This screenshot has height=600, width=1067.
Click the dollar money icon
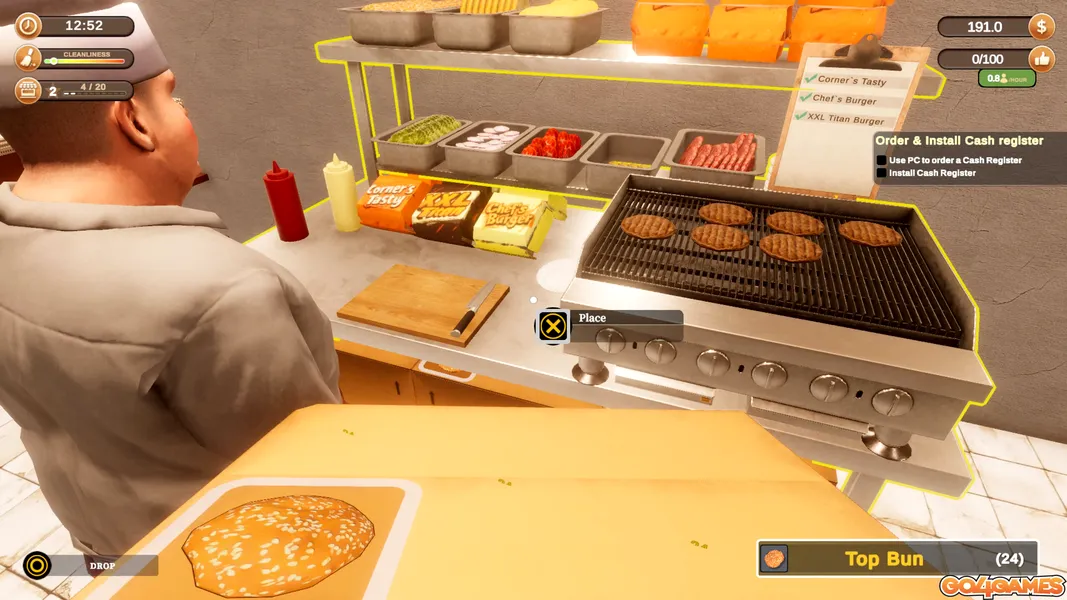1042,27
